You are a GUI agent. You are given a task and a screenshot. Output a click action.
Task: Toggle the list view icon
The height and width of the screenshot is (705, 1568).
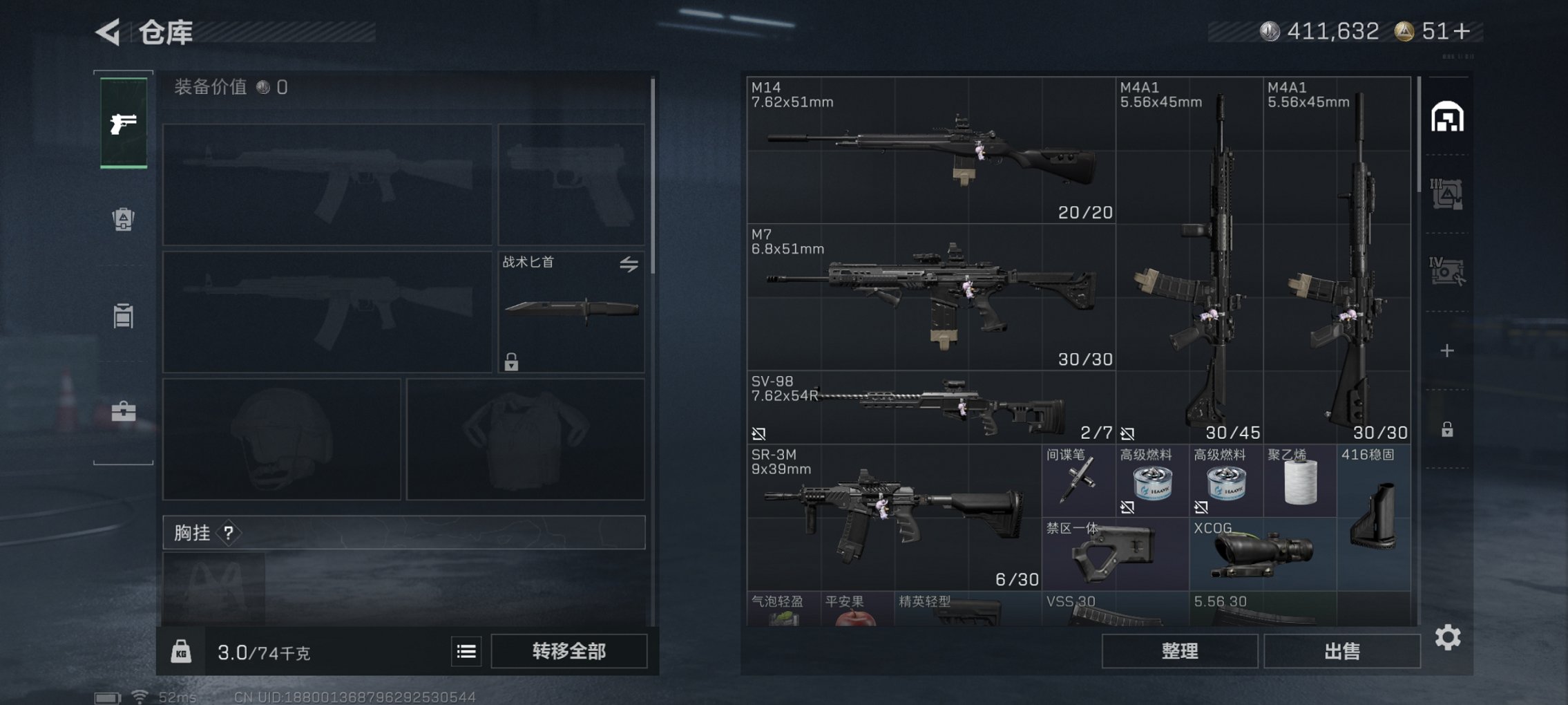(466, 651)
